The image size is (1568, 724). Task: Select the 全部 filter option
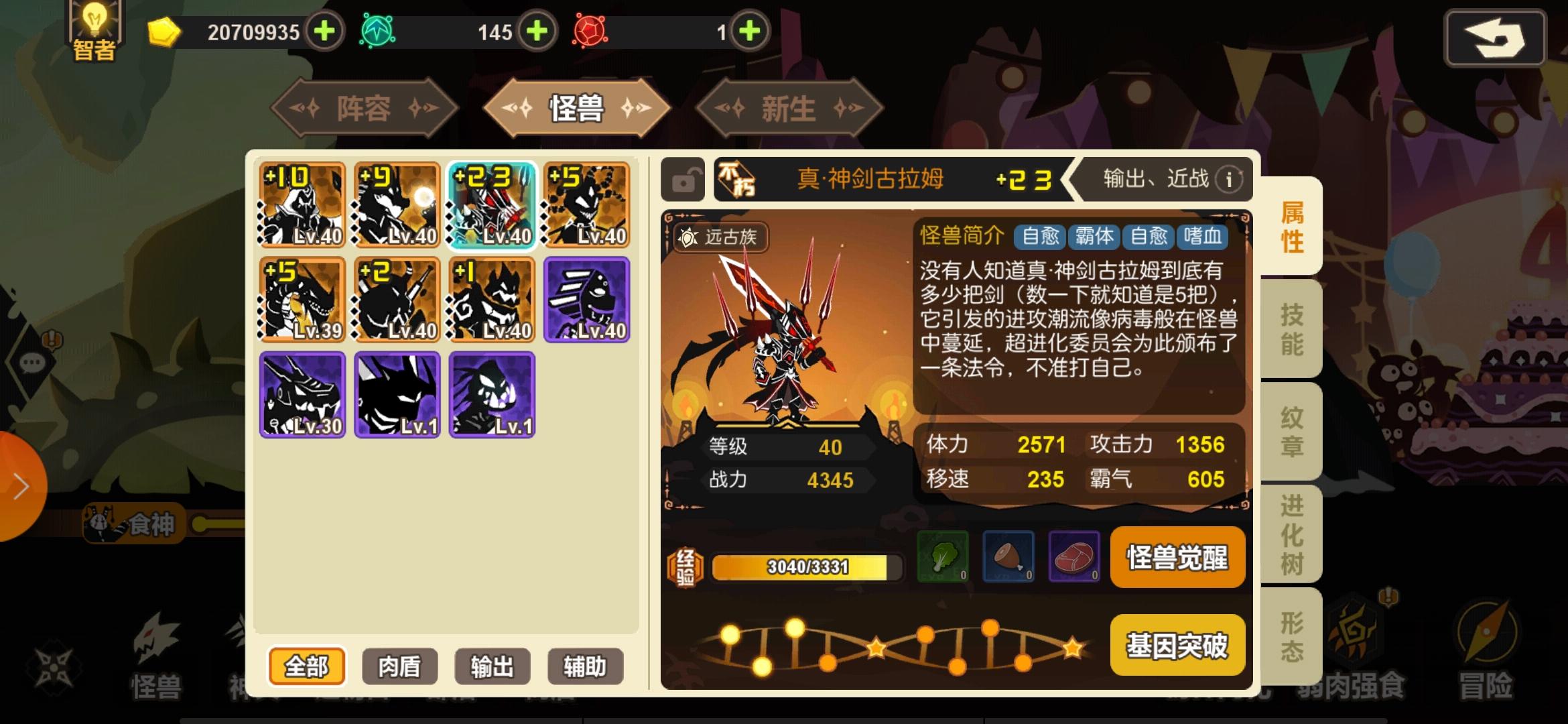click(x=308, y=666)
